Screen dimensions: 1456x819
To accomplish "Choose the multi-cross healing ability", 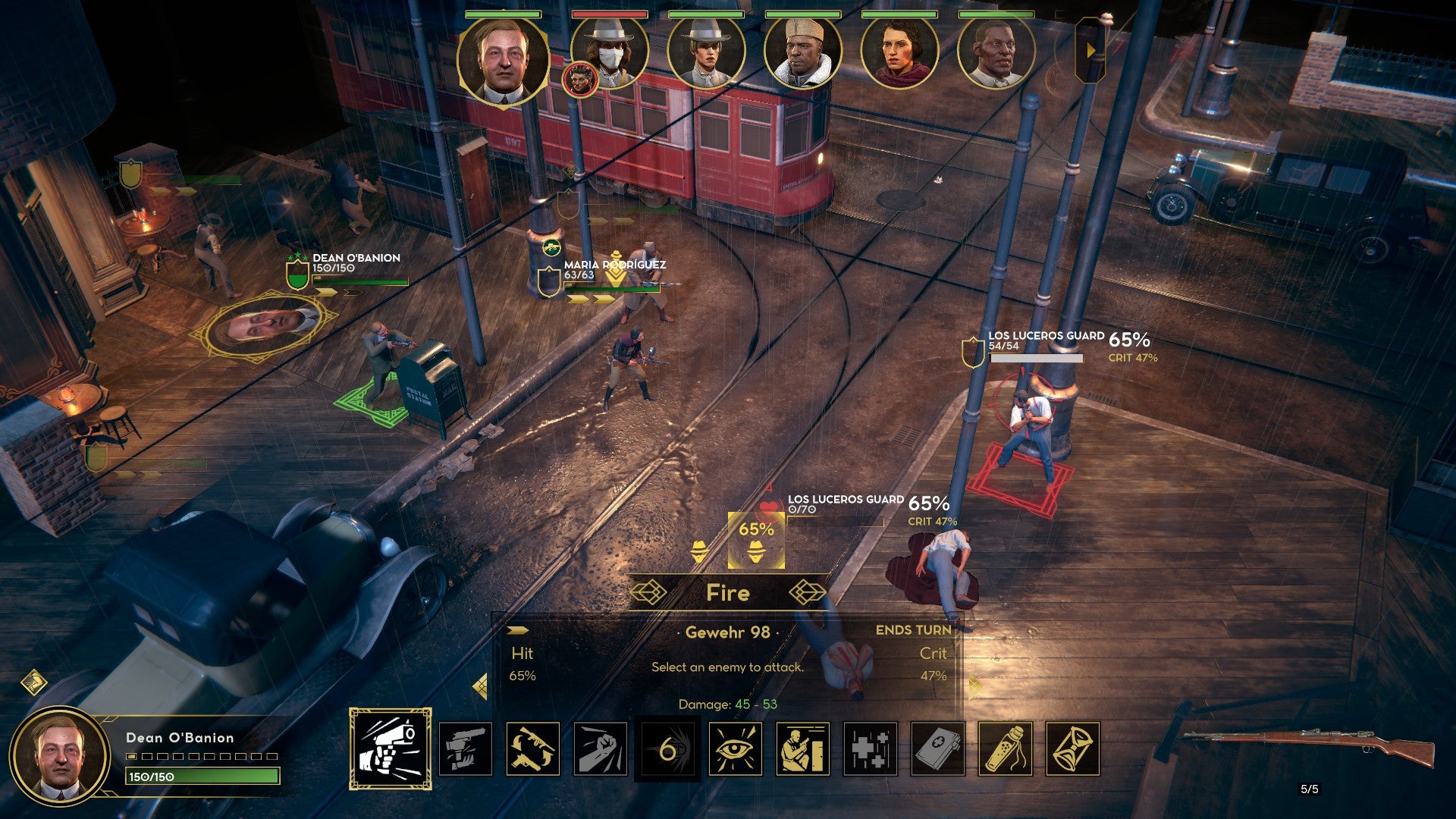I will click(870, 749).
